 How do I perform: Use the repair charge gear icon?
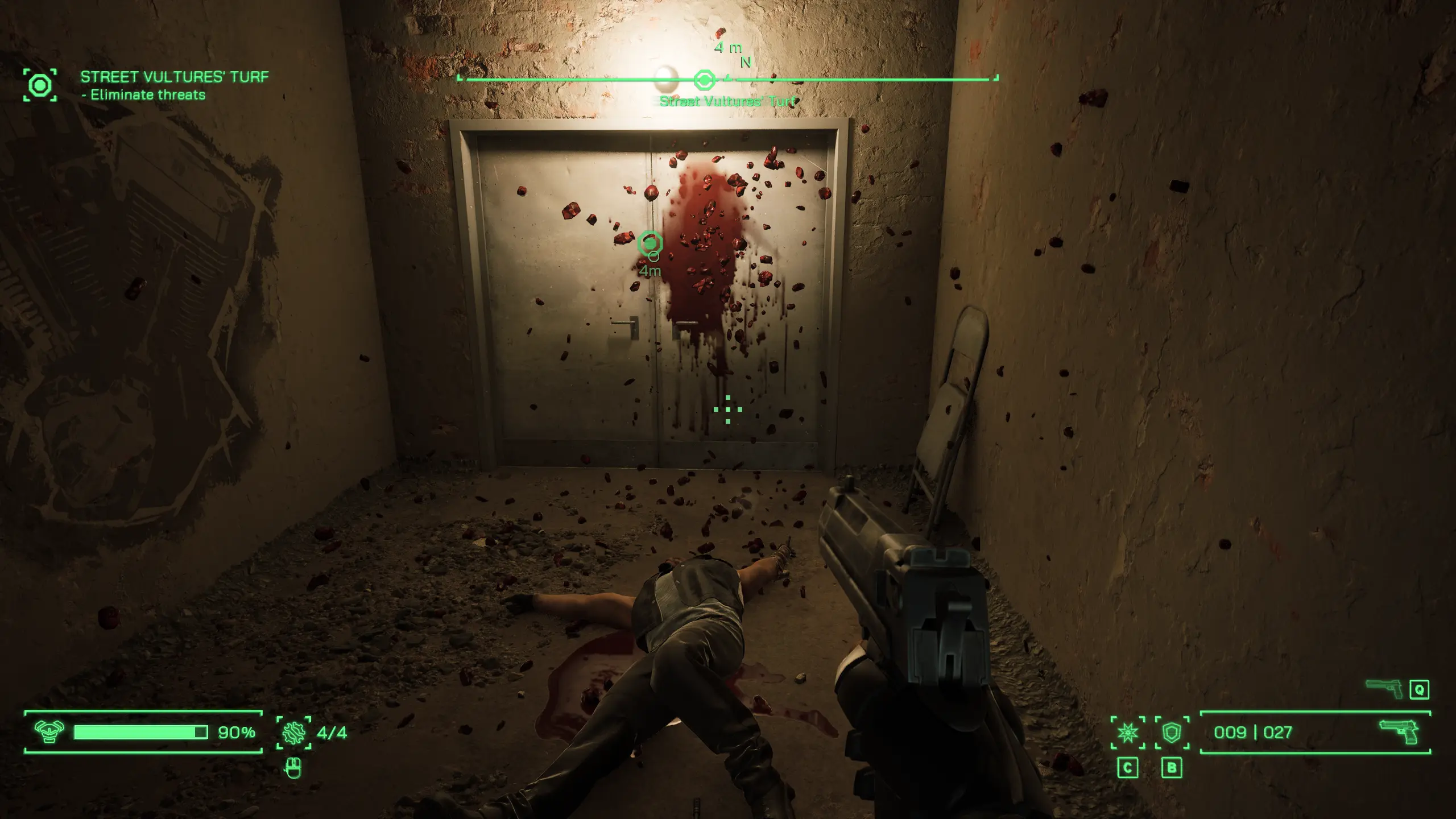pyautogui.click(x=293, y=732)
